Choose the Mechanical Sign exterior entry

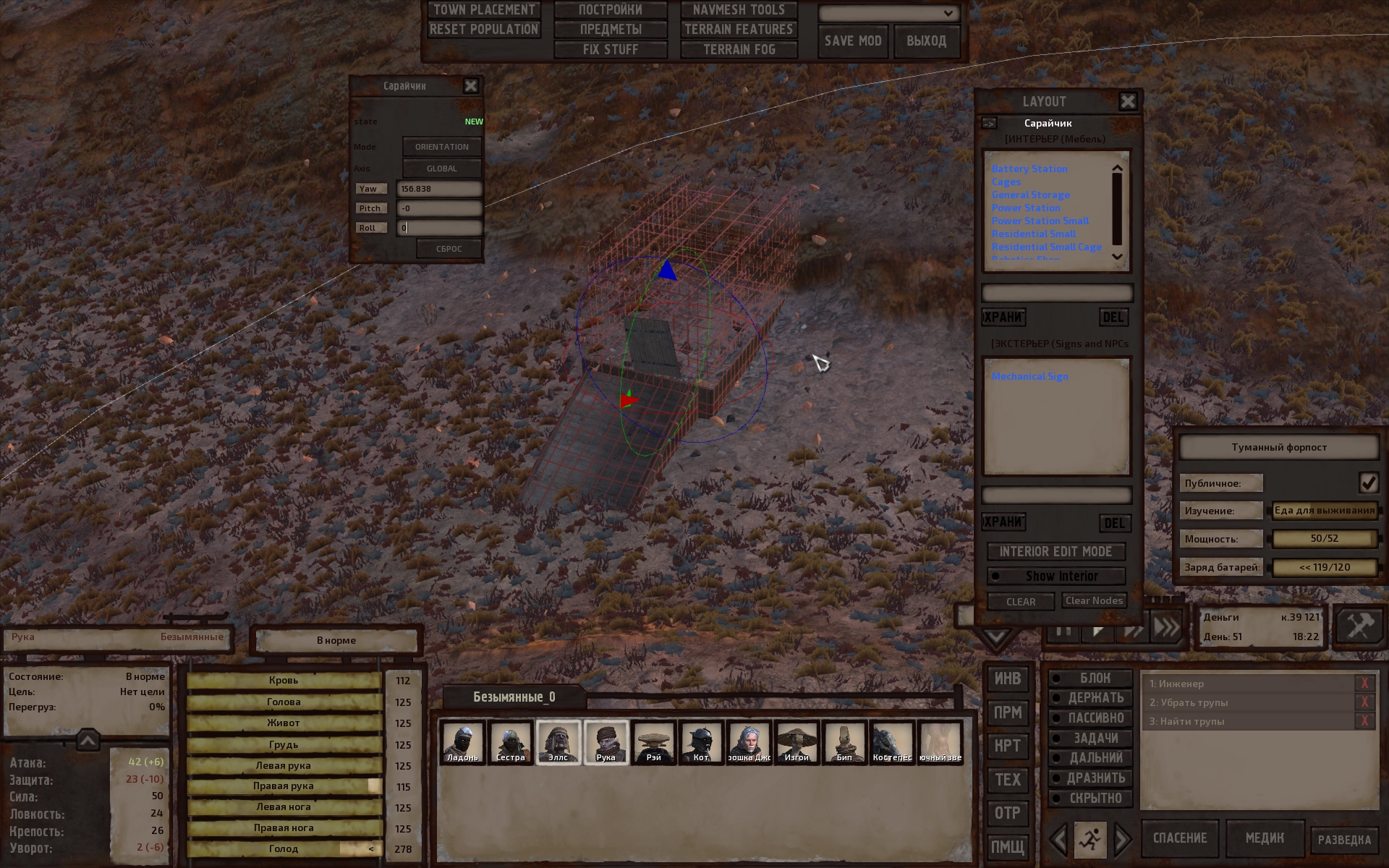click(x=1029, y=376)
